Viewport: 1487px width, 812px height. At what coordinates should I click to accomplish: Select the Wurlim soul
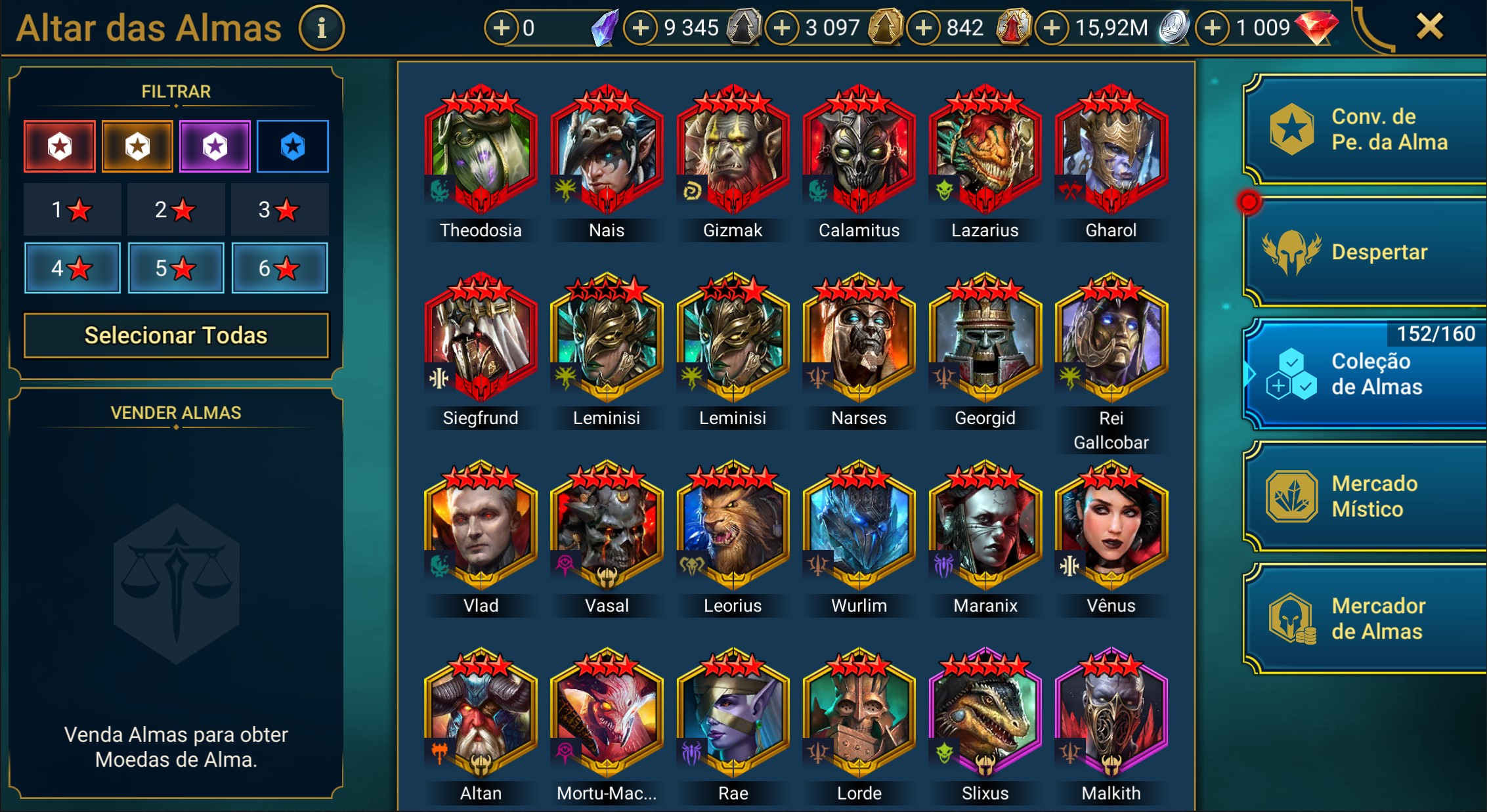click(x=859, y=525)
